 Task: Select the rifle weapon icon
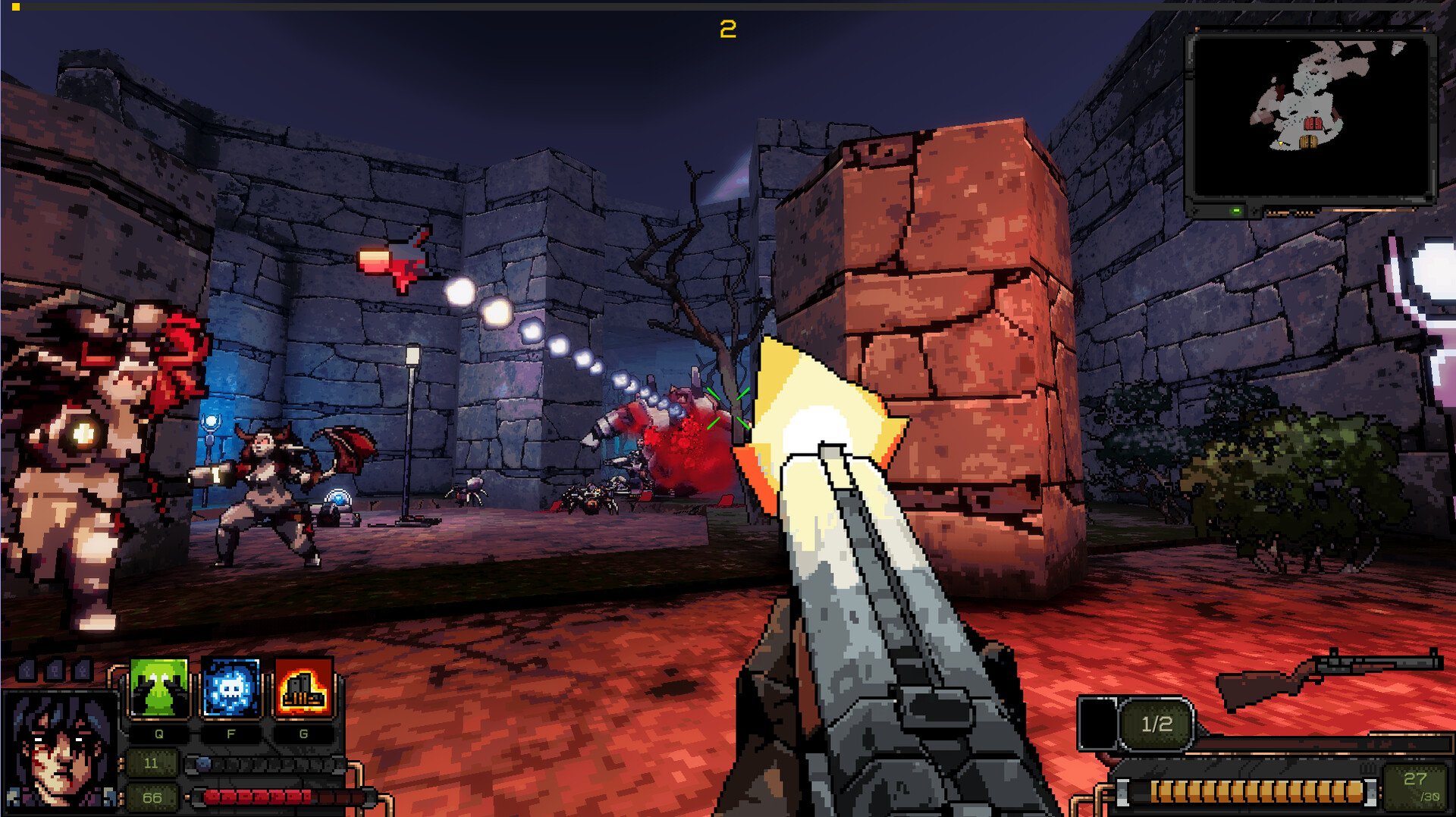[1327, 677]
